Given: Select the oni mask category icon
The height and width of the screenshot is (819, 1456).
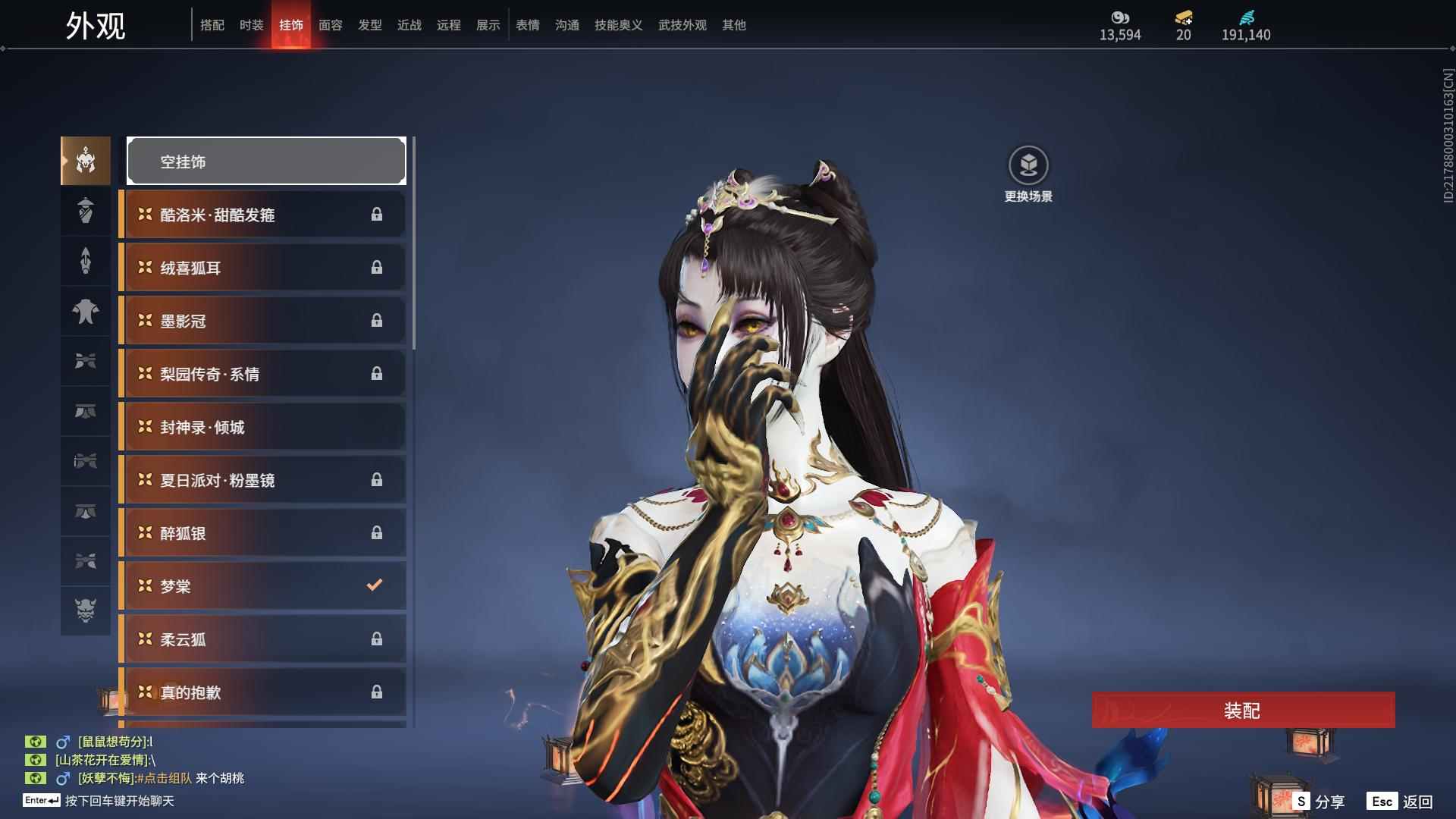Looking at the screenshot, I should coord(86,610).
